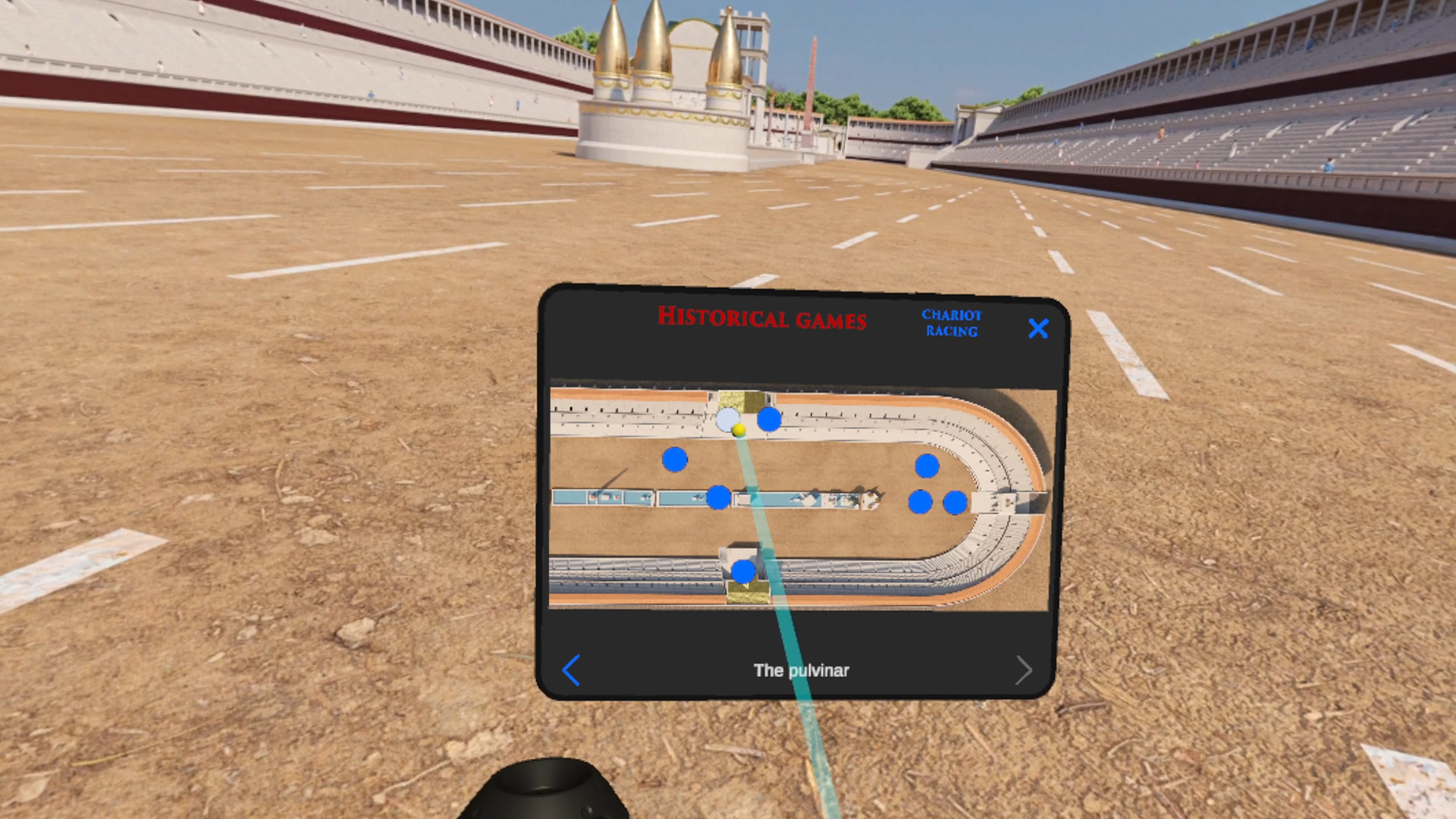Choose the rightmost marker beside the turning post
The width and height of the screenshot is (1456, 819).
click(954, 501)
